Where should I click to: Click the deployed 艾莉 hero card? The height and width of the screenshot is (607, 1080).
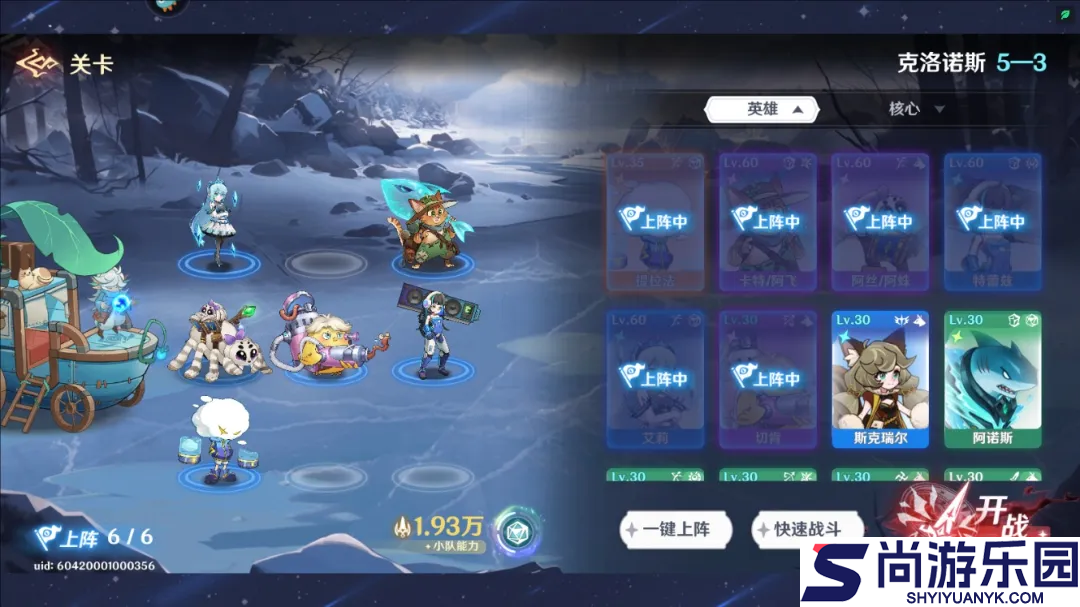655,379
